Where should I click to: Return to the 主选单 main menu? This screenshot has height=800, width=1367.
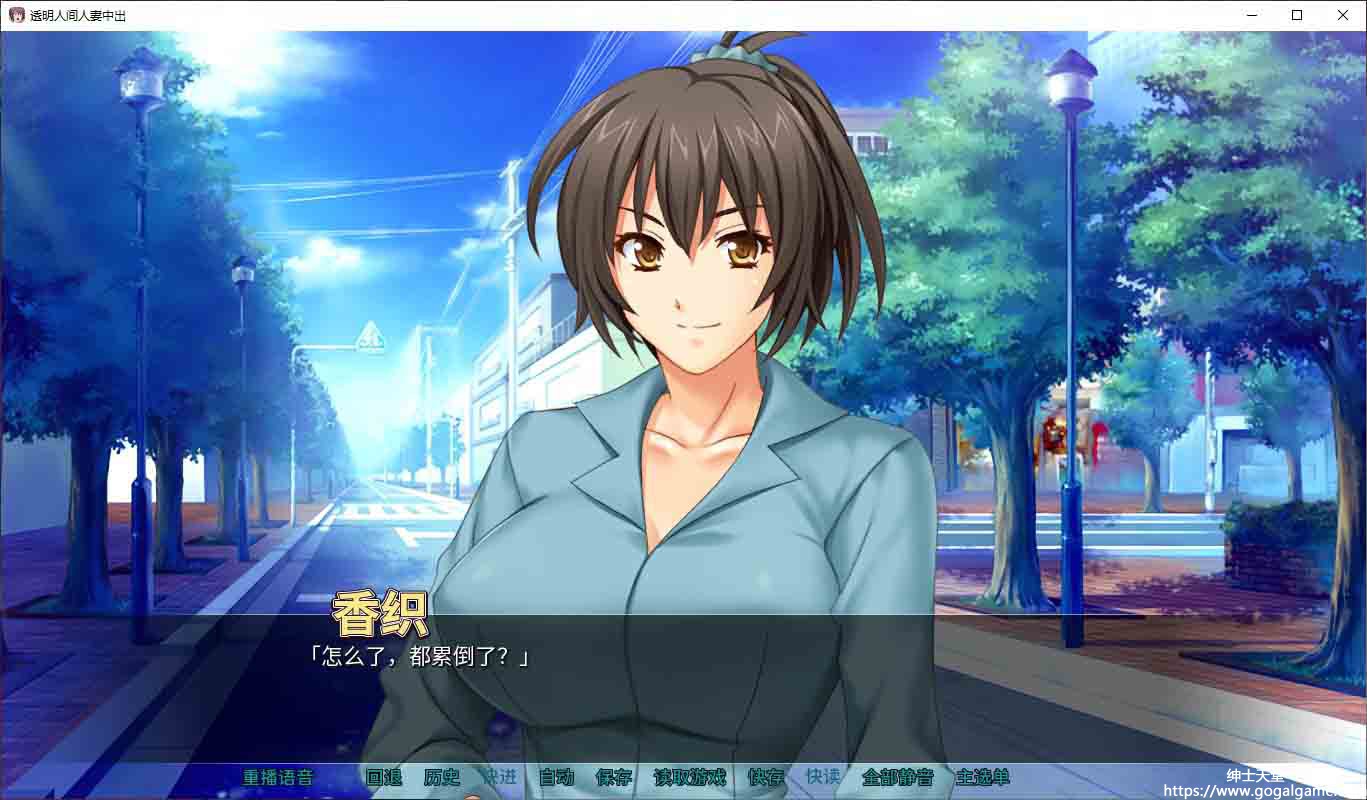[x=982, y=777]
